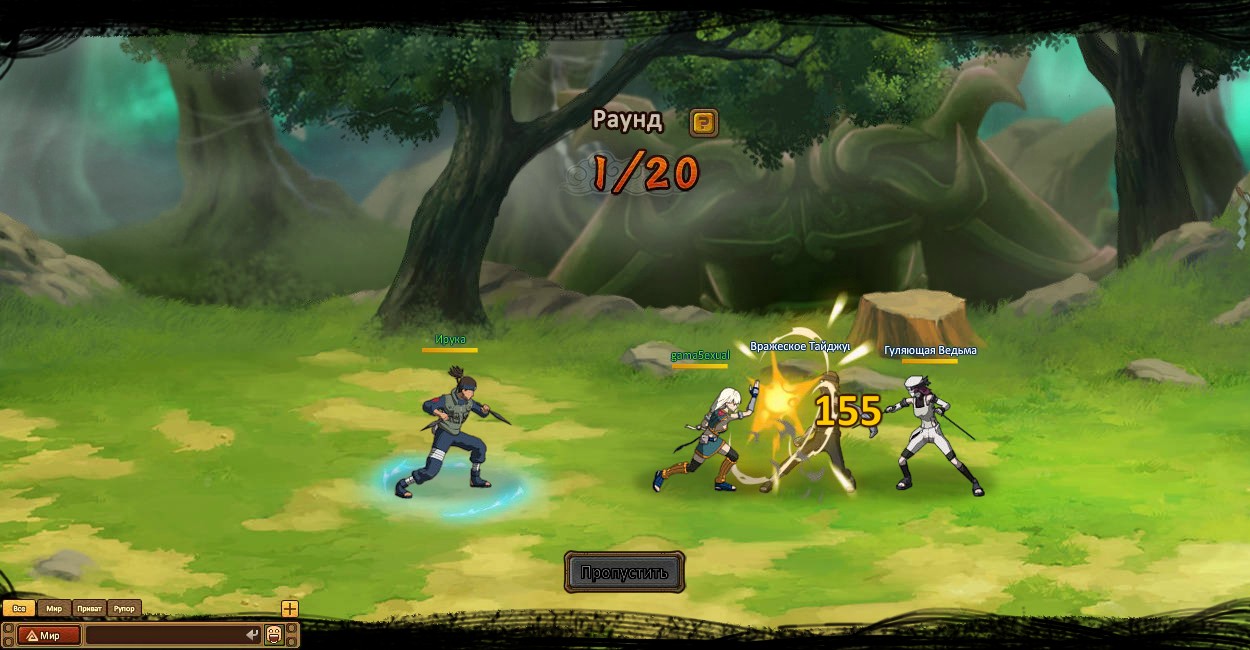The height and width of the screenshot is (650, 1250).
Task: Send chat message with the enter arrow
Action: click(x=252, y=635)
